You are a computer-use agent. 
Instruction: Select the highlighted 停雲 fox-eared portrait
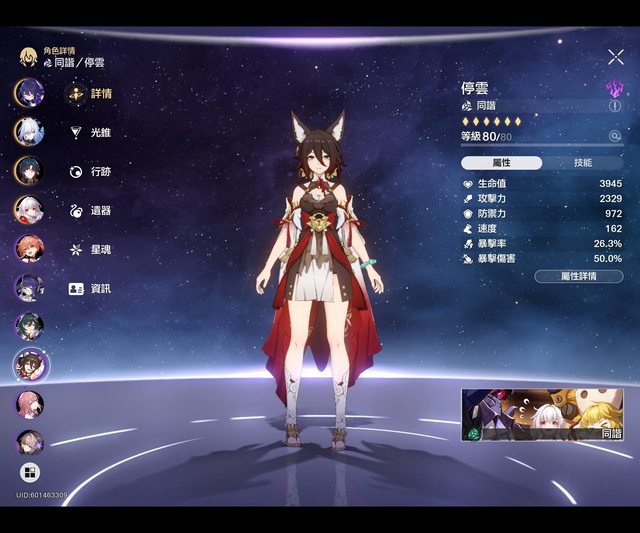30,364
